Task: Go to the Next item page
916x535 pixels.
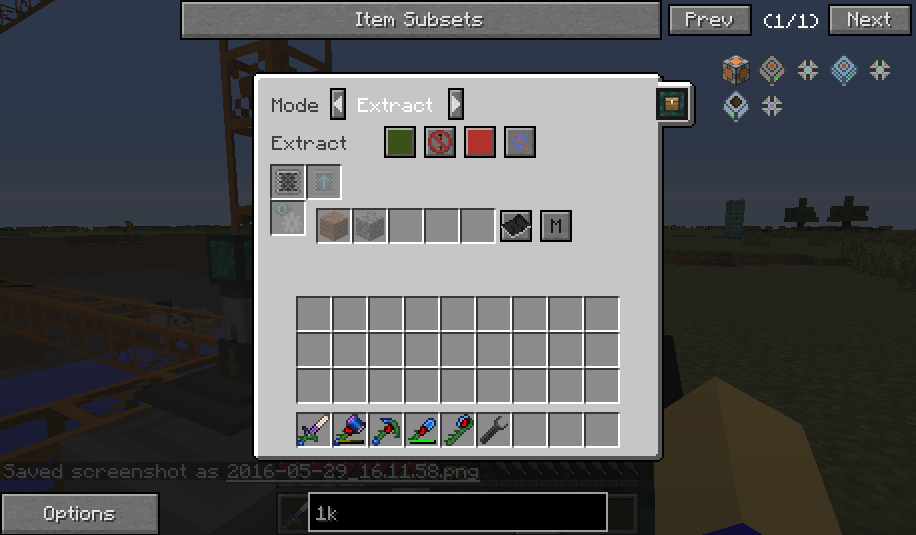Action: (868, 20)
